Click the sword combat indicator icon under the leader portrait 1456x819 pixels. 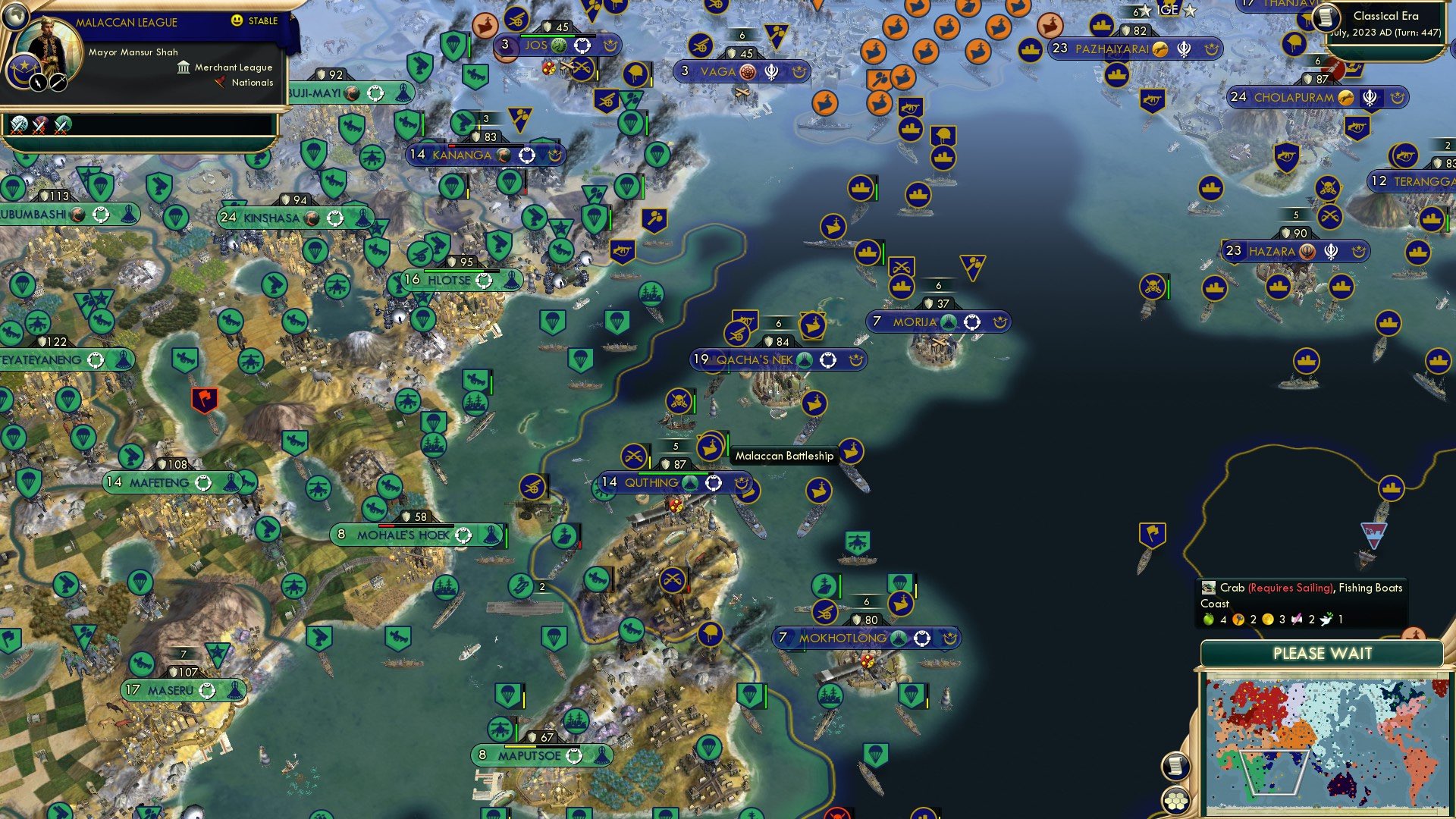point(58,83)
